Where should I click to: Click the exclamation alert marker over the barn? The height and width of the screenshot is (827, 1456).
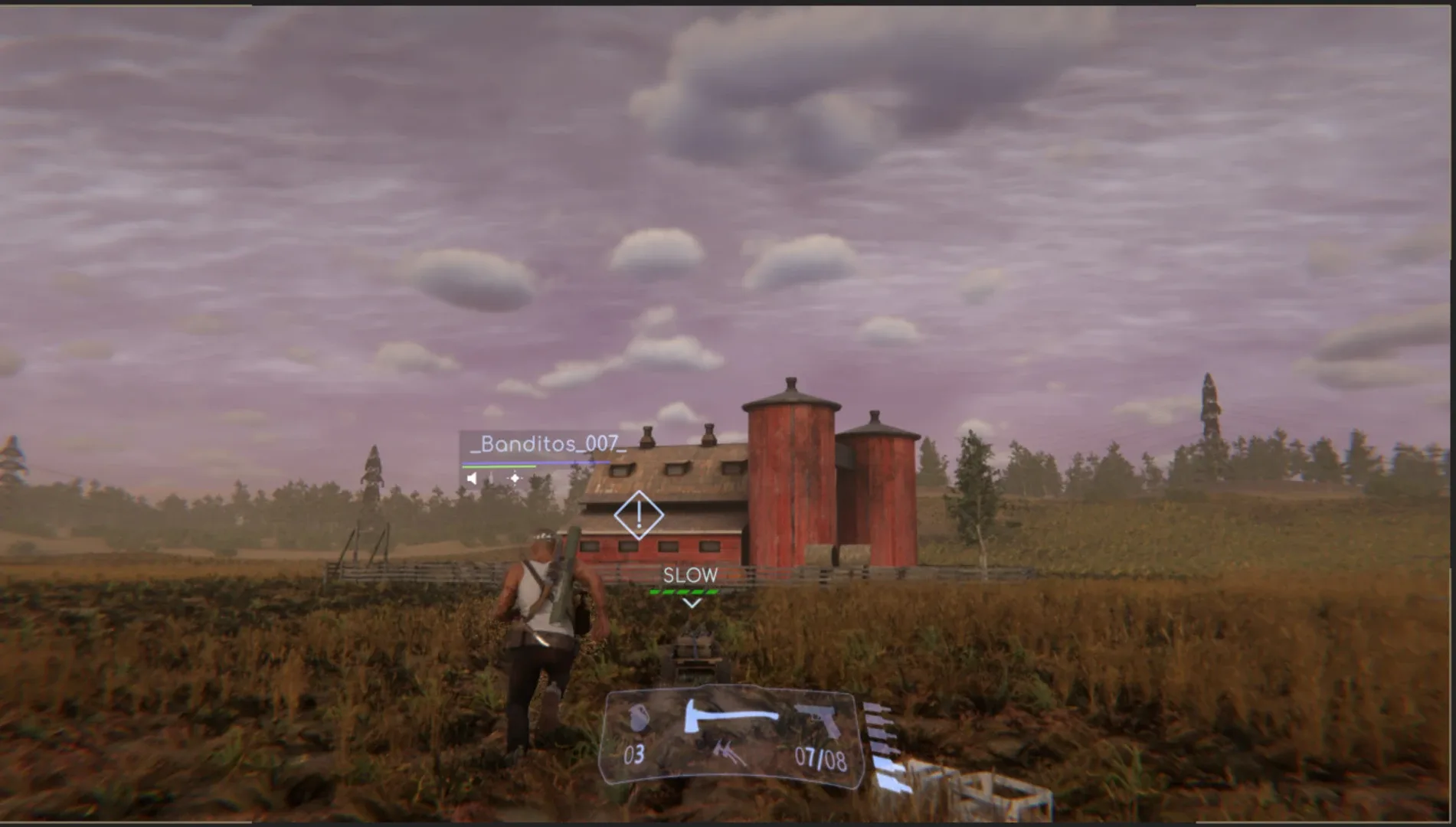click(640, 515)
